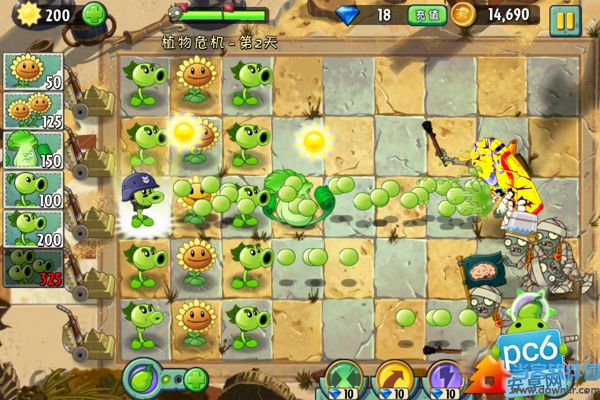Select the Twin Sunflower seed packet

[x=34, y=110]
